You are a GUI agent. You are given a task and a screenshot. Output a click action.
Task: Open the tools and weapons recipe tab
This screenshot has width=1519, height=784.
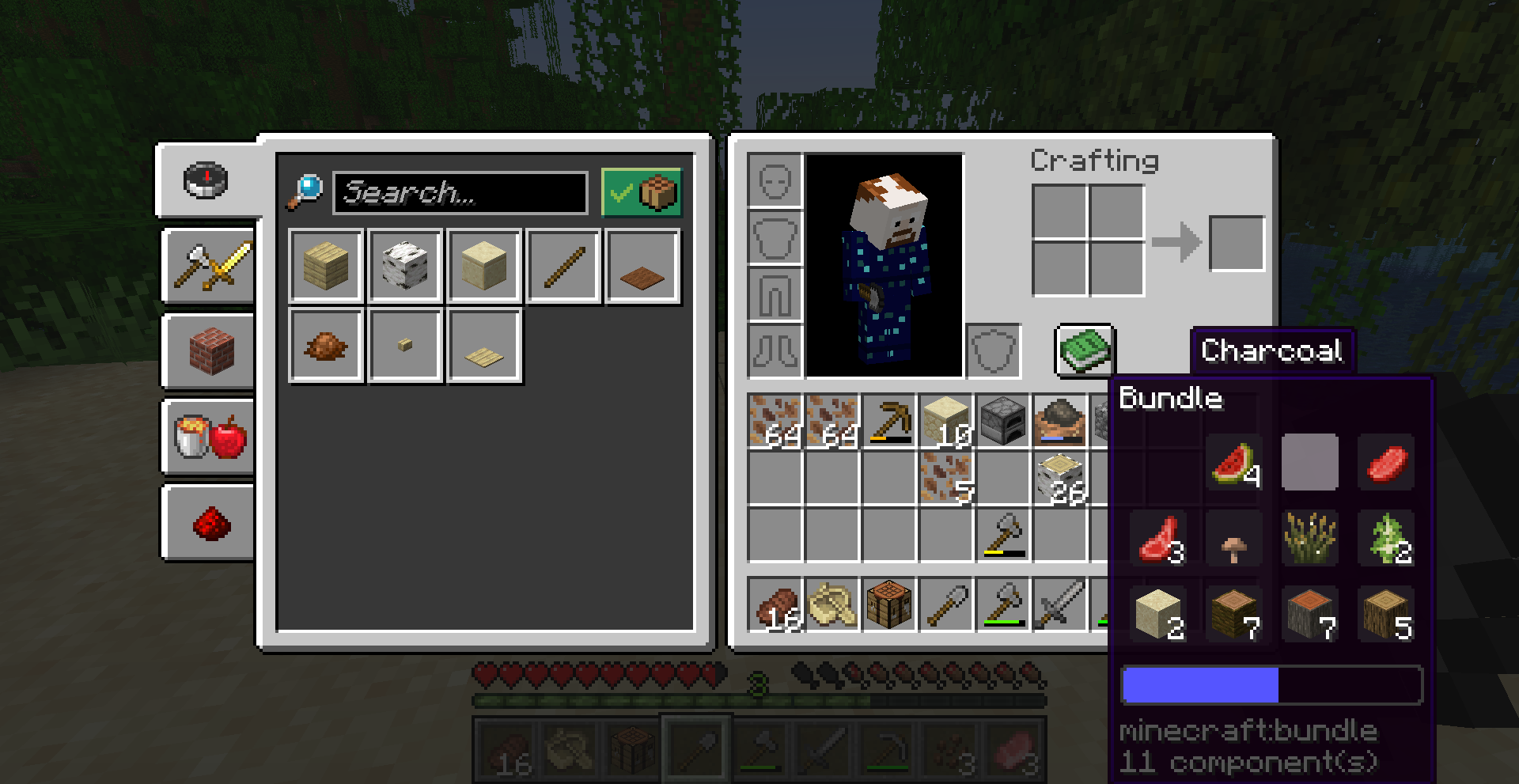tap(210, 266)
